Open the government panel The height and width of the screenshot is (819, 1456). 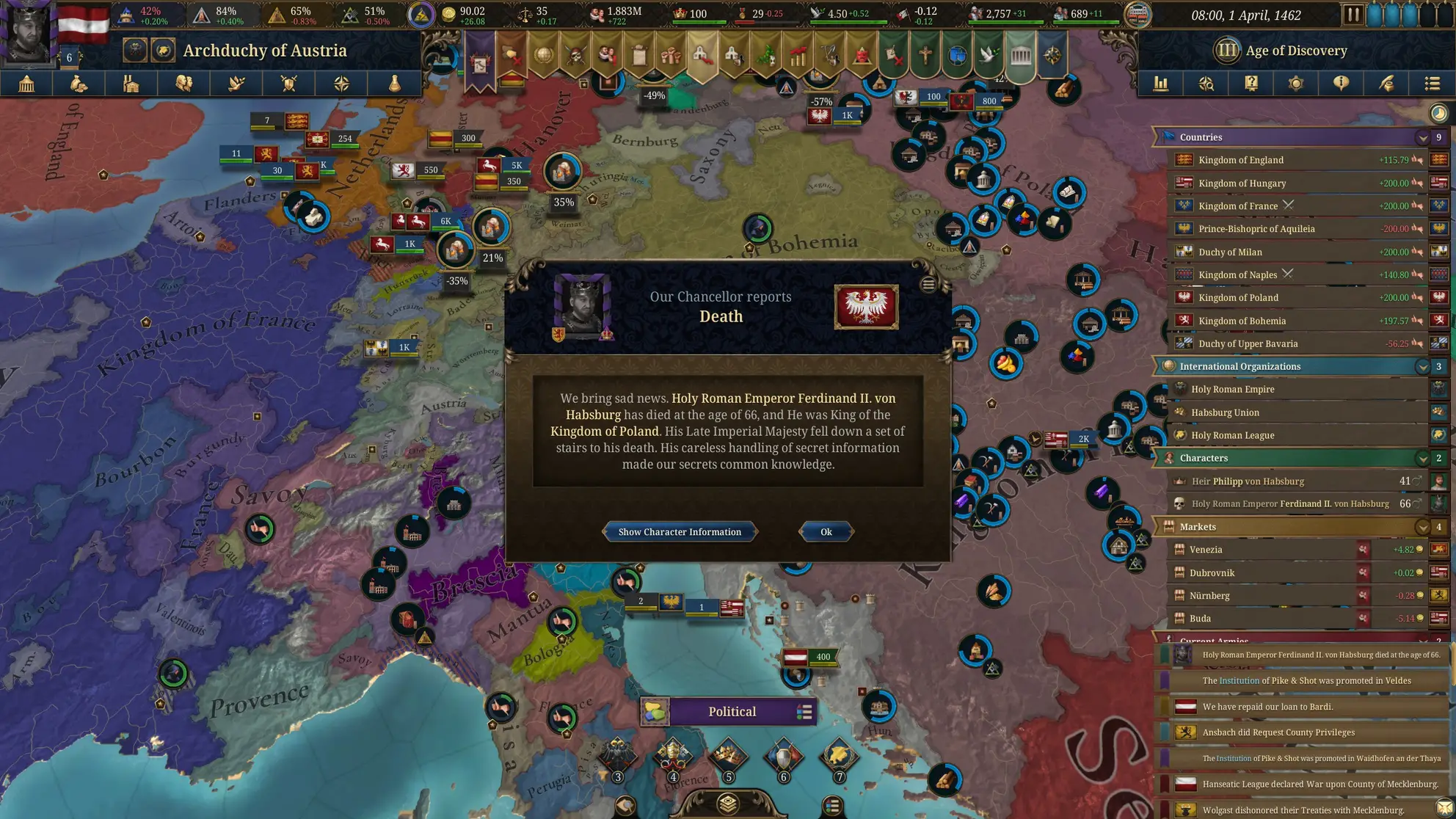pos(27,84)
